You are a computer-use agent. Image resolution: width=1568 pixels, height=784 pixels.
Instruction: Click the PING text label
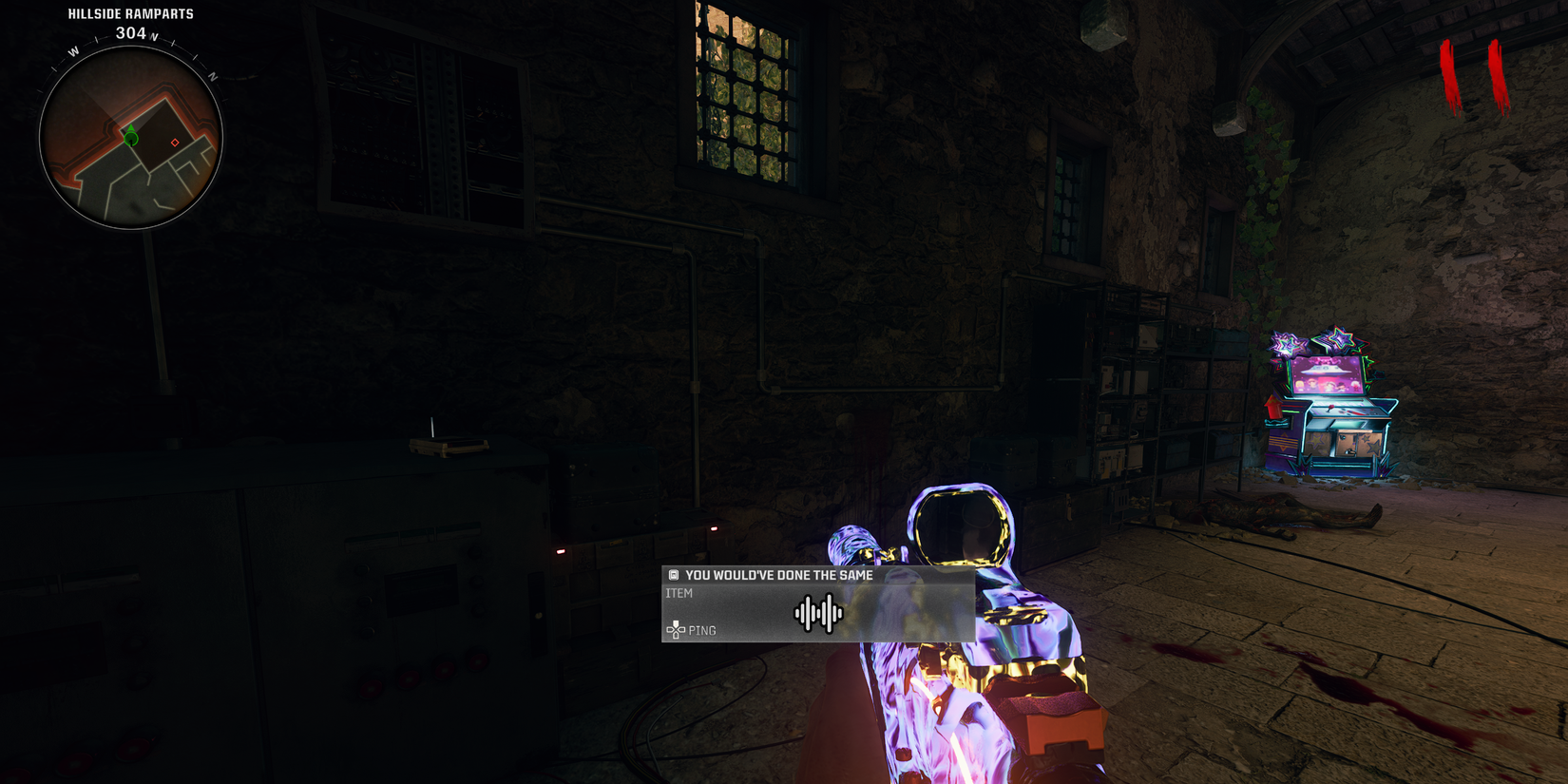pyautogui.click(x=704, y=630)
